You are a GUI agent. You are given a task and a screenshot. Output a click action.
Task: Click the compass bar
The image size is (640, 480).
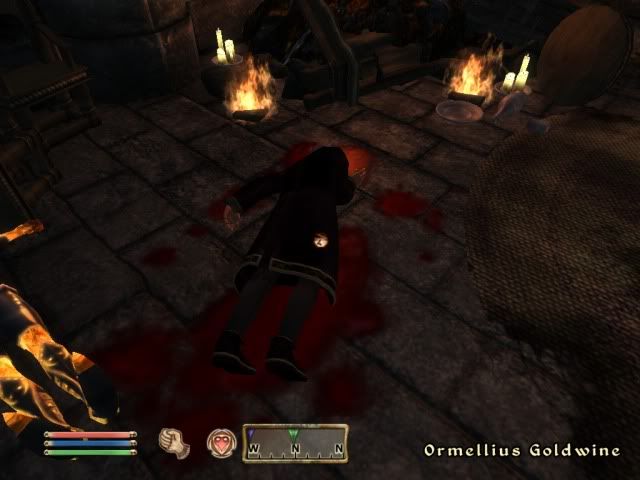pyautogui.click(x=296, y=441)
